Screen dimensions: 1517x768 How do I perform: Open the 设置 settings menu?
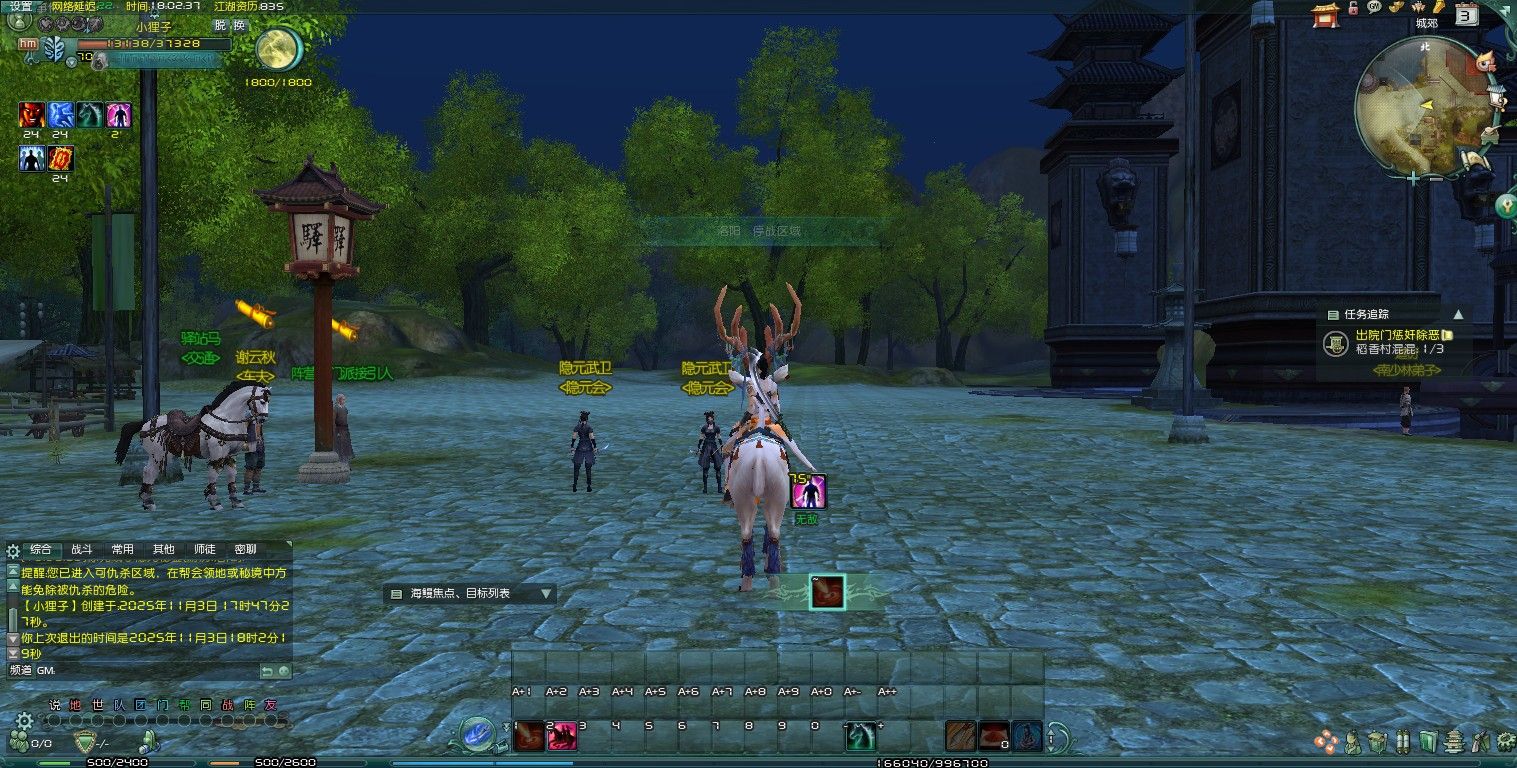pos(21,6)
